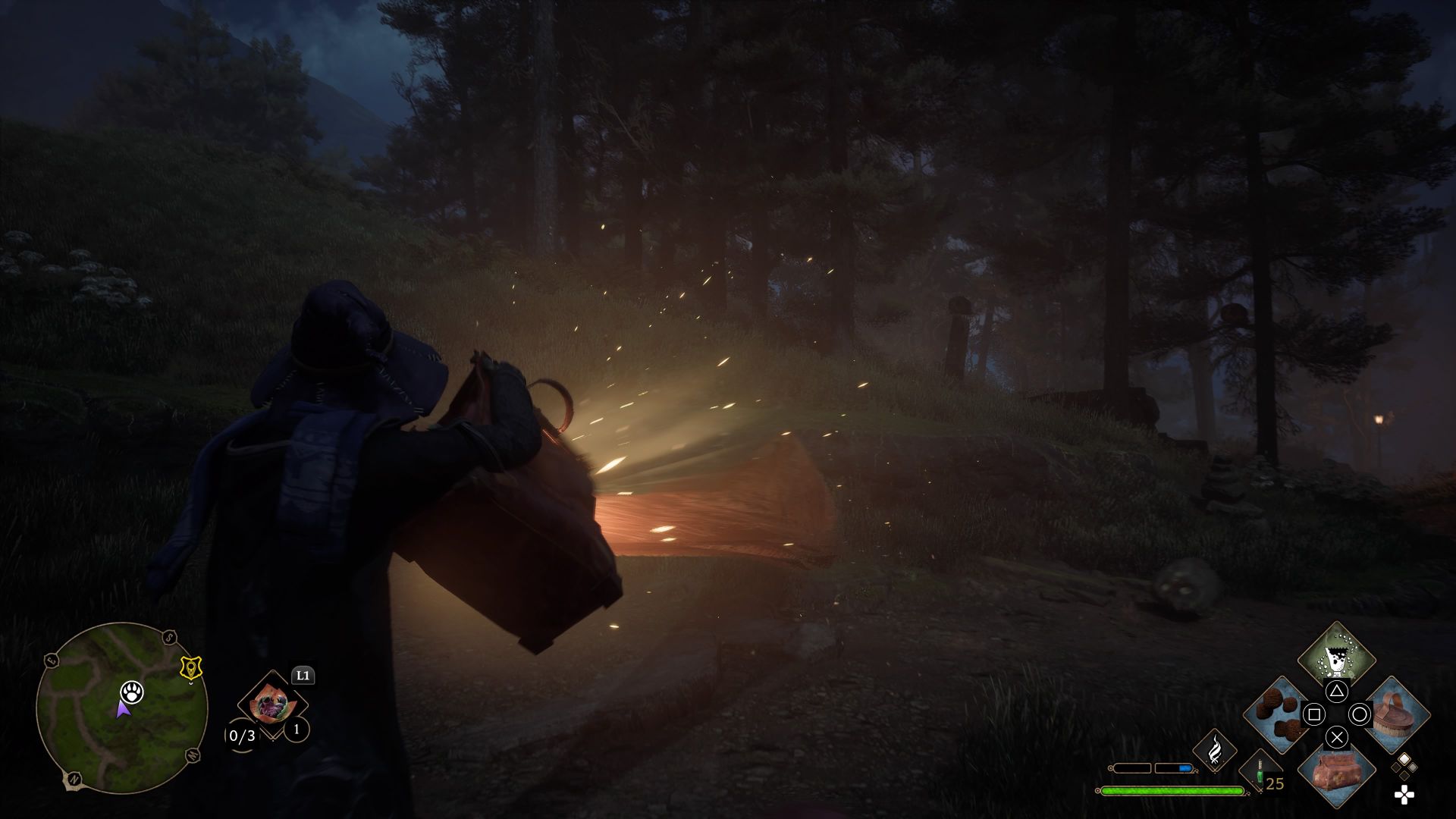Click the yellow quest shield marker
The width and height of the screenshot is (1456, 819).
click(191, 668)
